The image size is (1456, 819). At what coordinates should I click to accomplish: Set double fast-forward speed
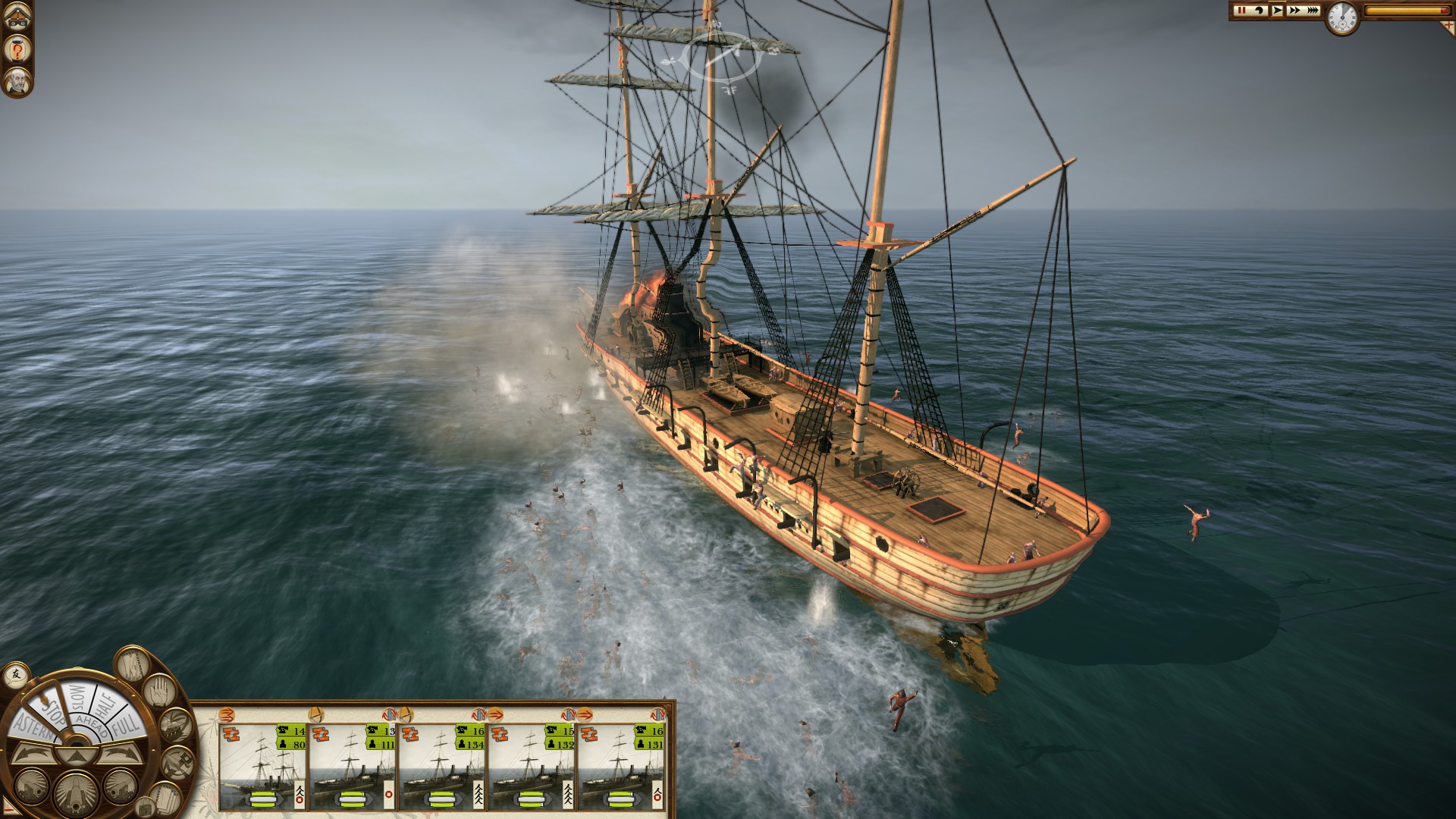click(x=1294, y=11)
